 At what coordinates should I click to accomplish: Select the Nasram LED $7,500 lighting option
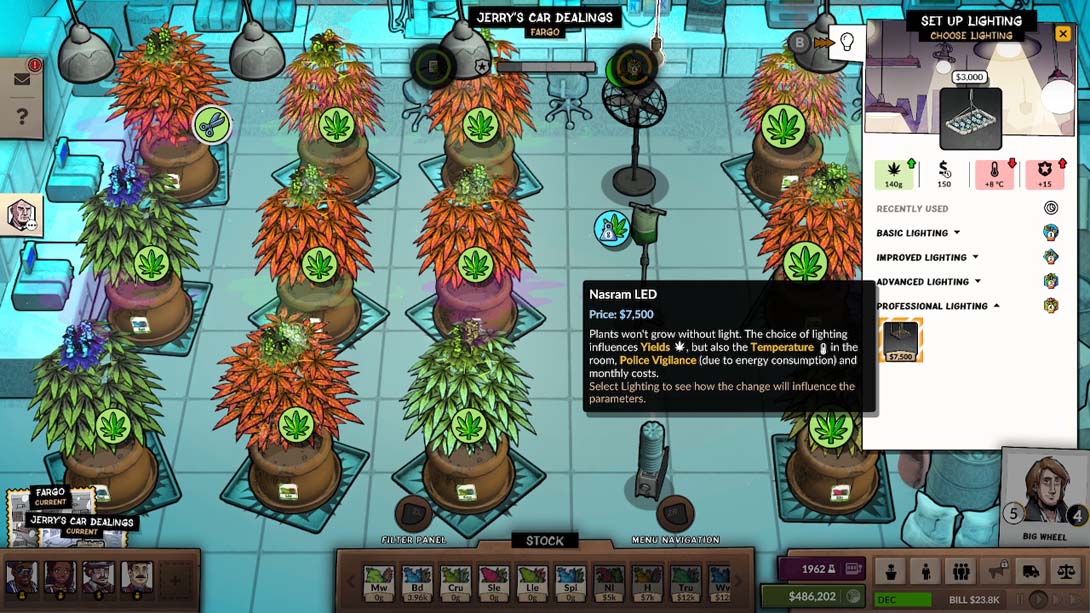pos(900,340)
